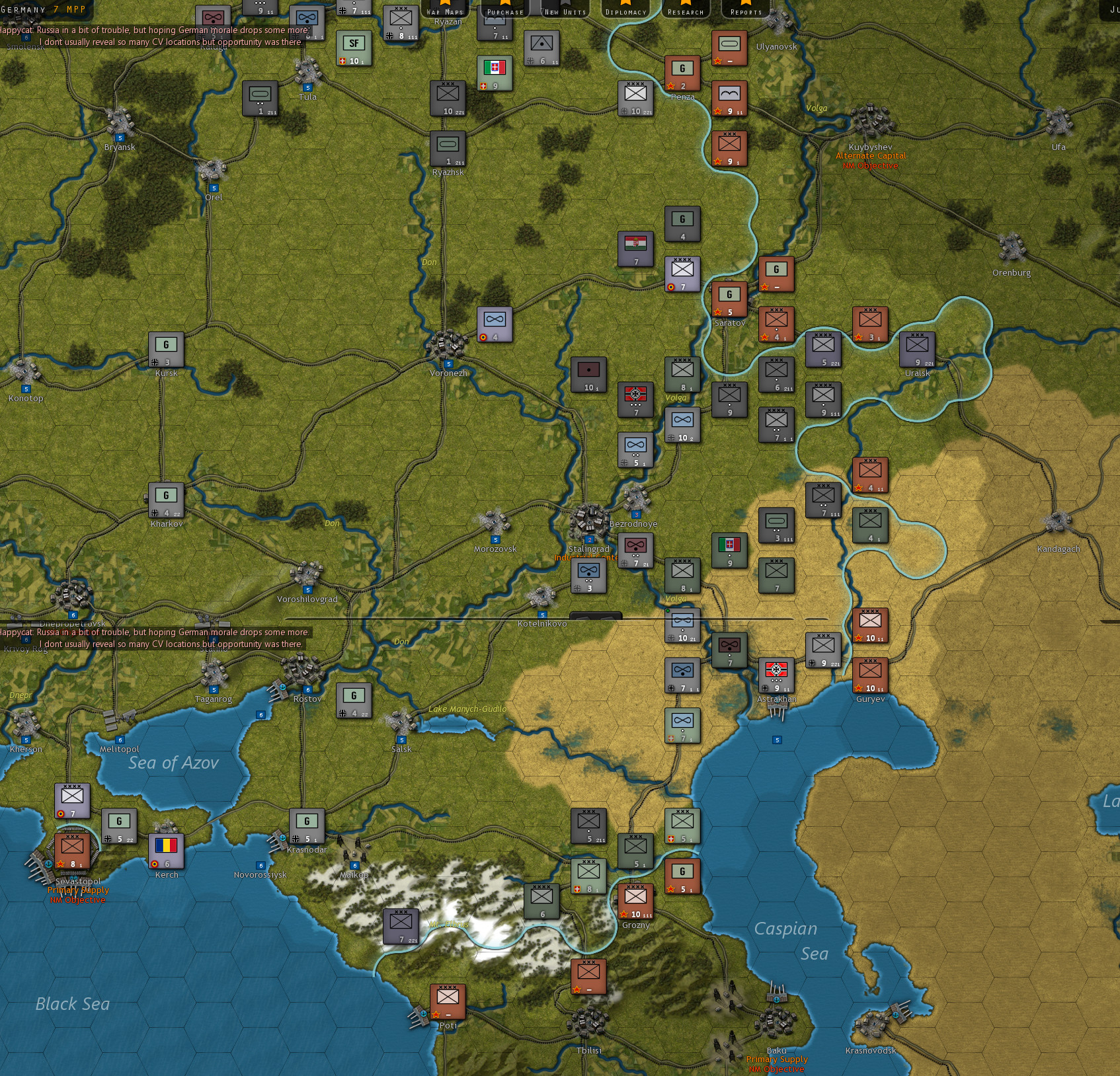Select the Hungarian flag unit north of Saratov

tap(636, 249)
